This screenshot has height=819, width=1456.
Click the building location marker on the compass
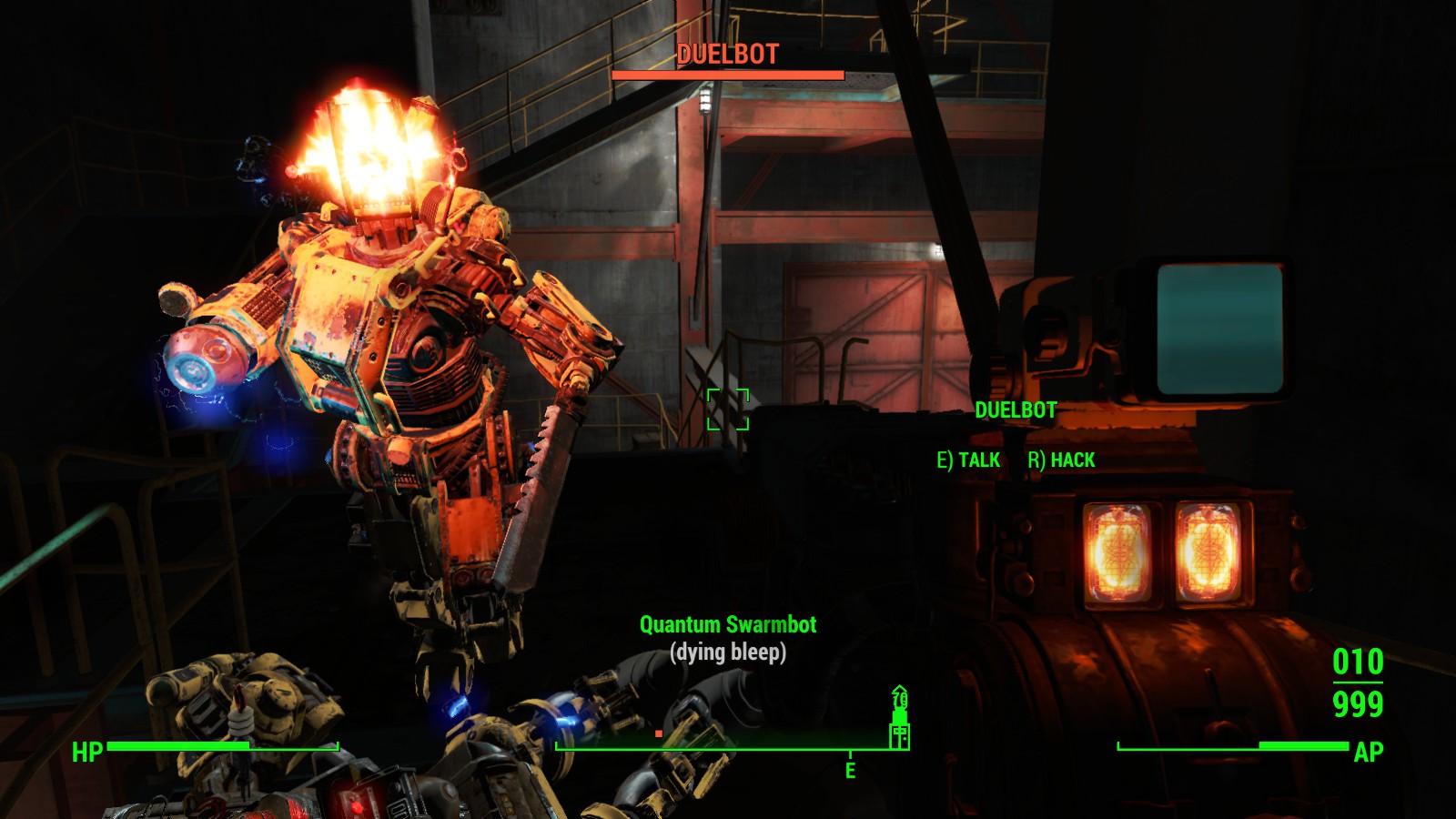coord(899,718)
